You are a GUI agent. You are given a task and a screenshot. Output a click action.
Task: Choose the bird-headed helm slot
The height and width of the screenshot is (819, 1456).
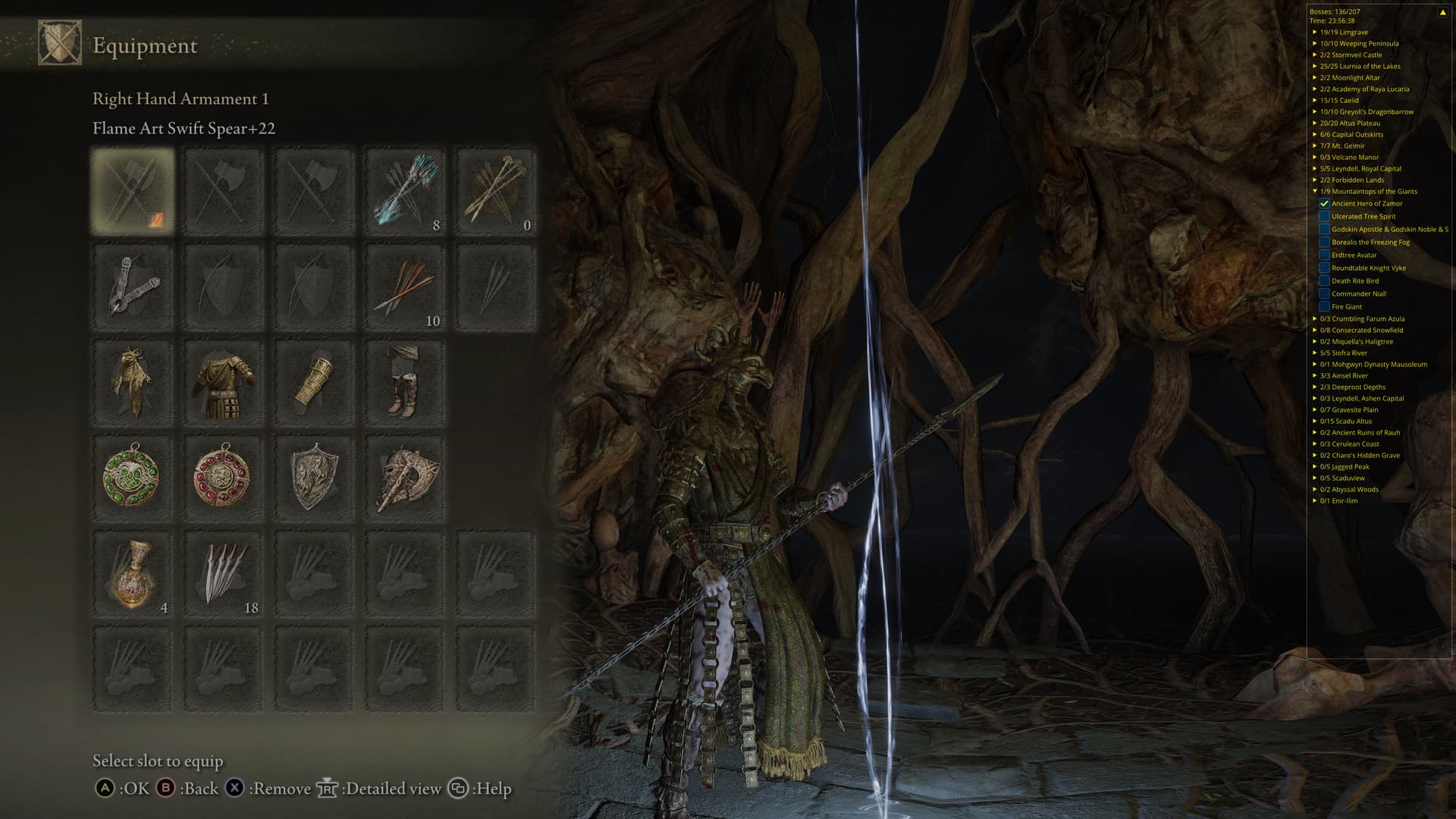(133, 381)
